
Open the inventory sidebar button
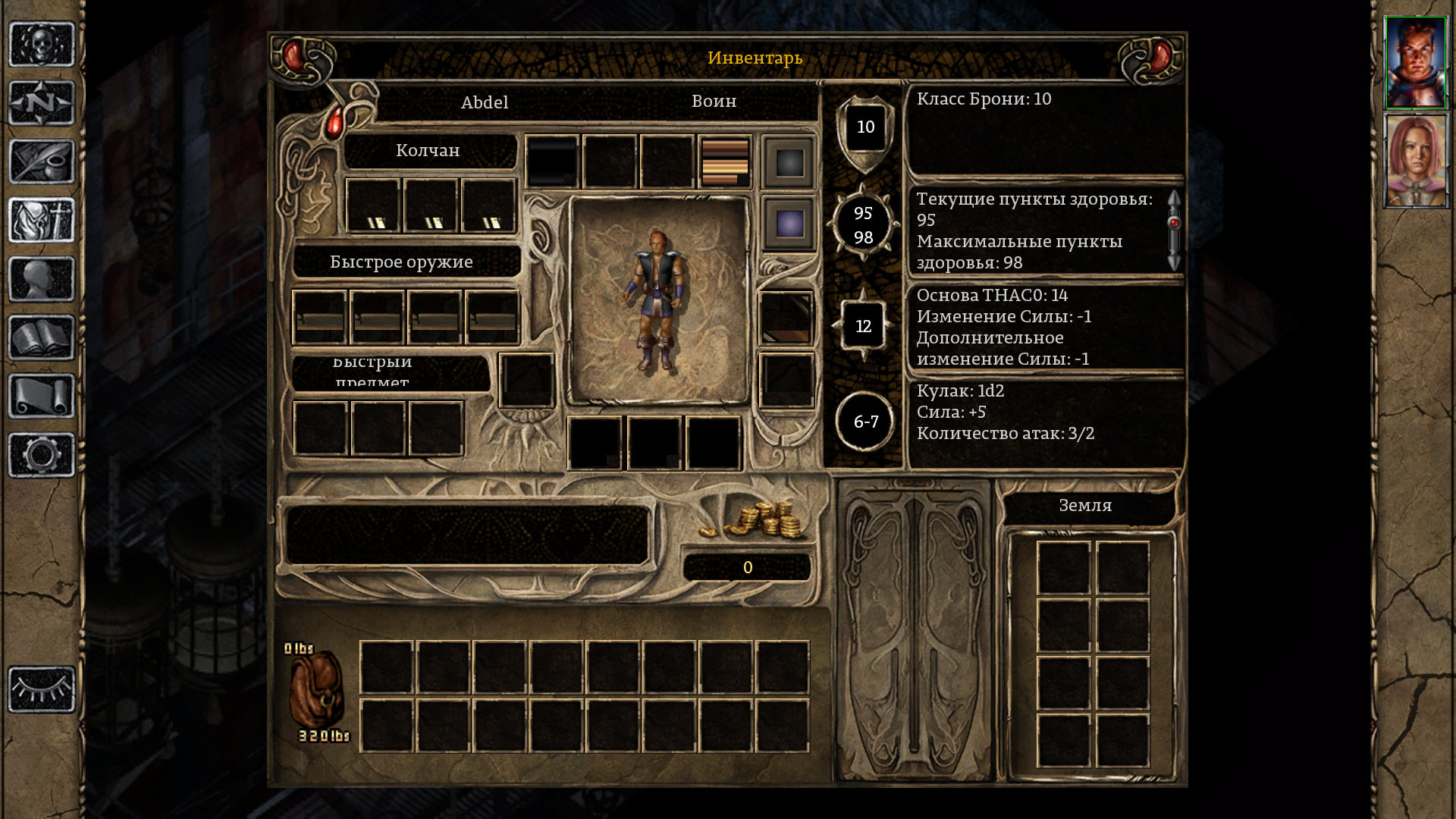(x=42, y=220)
